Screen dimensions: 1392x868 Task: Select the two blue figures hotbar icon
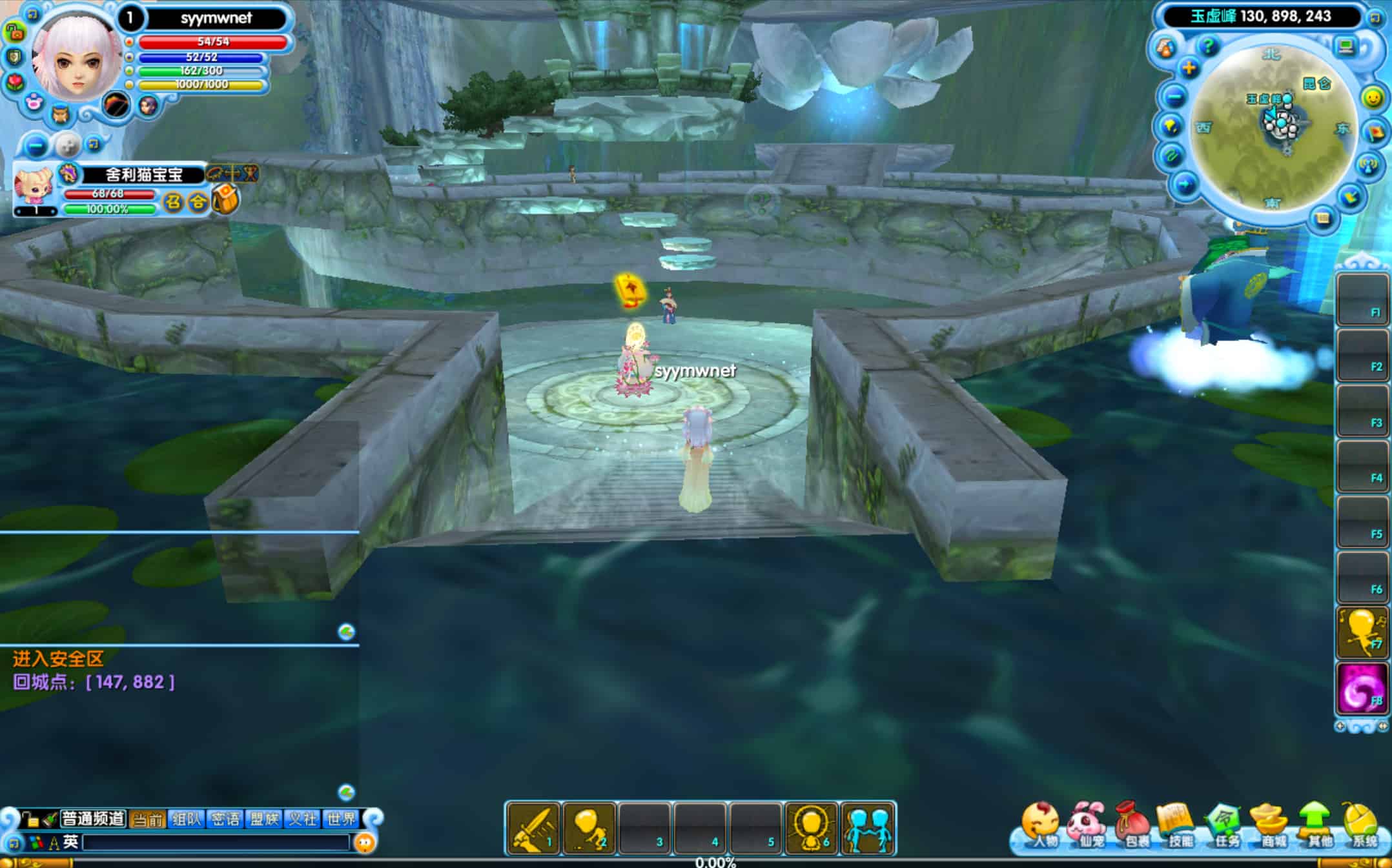point(868,828)
